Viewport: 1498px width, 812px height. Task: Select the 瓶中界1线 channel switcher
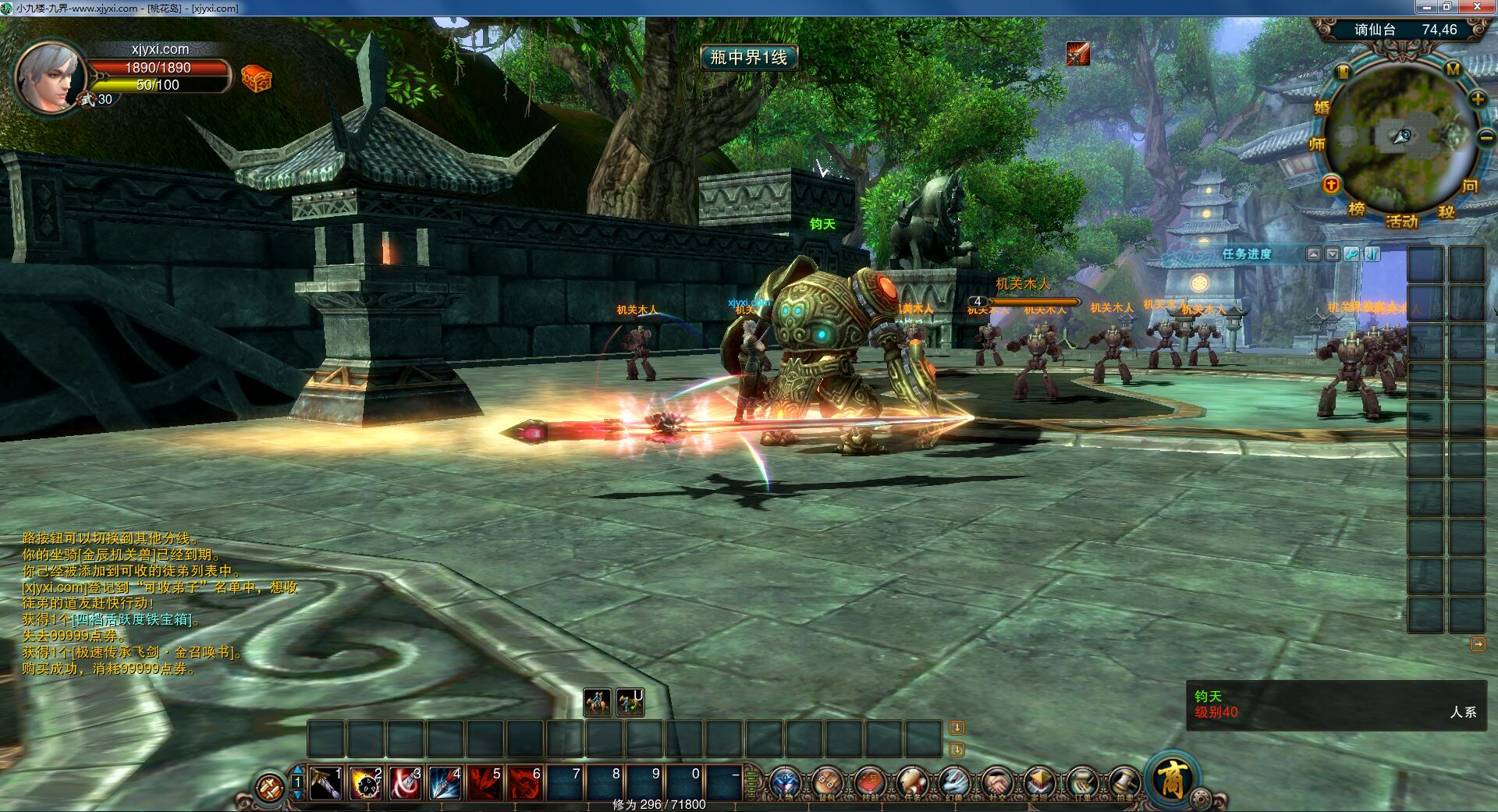tap(748, 57)
